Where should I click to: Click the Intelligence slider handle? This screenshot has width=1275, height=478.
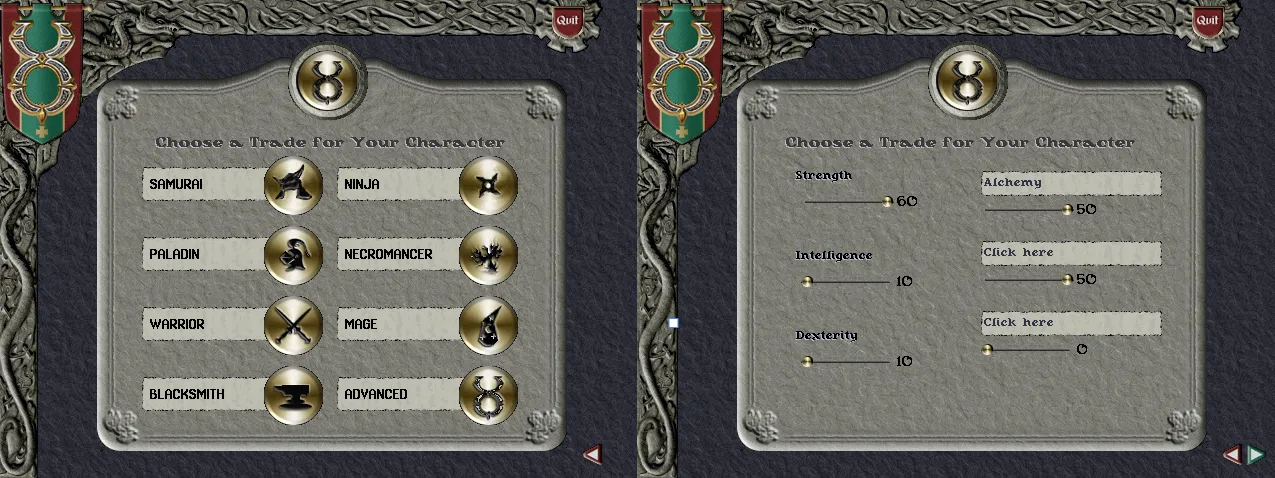(x=807, y=281)
